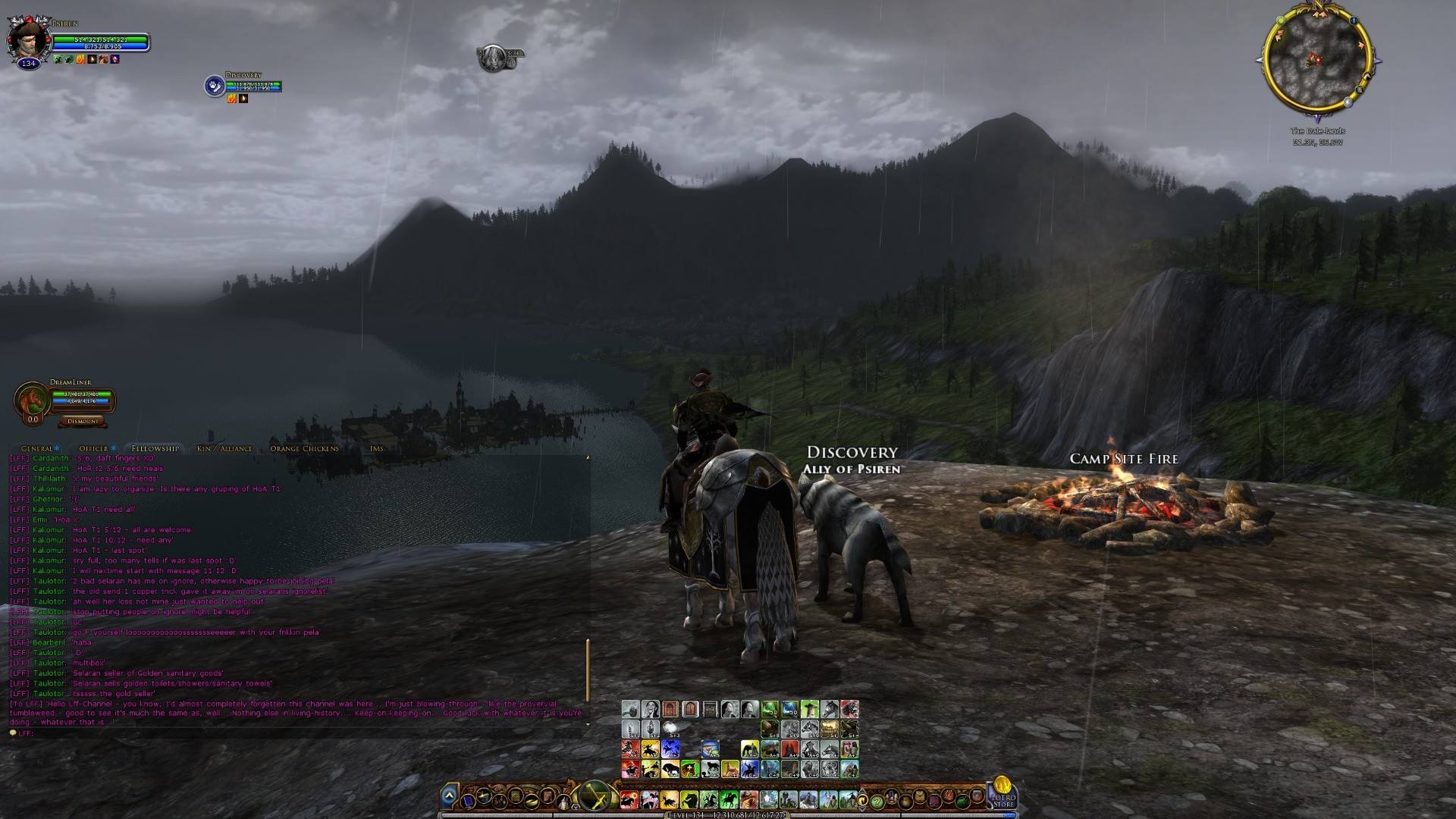The width and height of the screenshot is (1456, 819).
Task: Click the green orb on the minimap ring
Action: click(1281, 20)
